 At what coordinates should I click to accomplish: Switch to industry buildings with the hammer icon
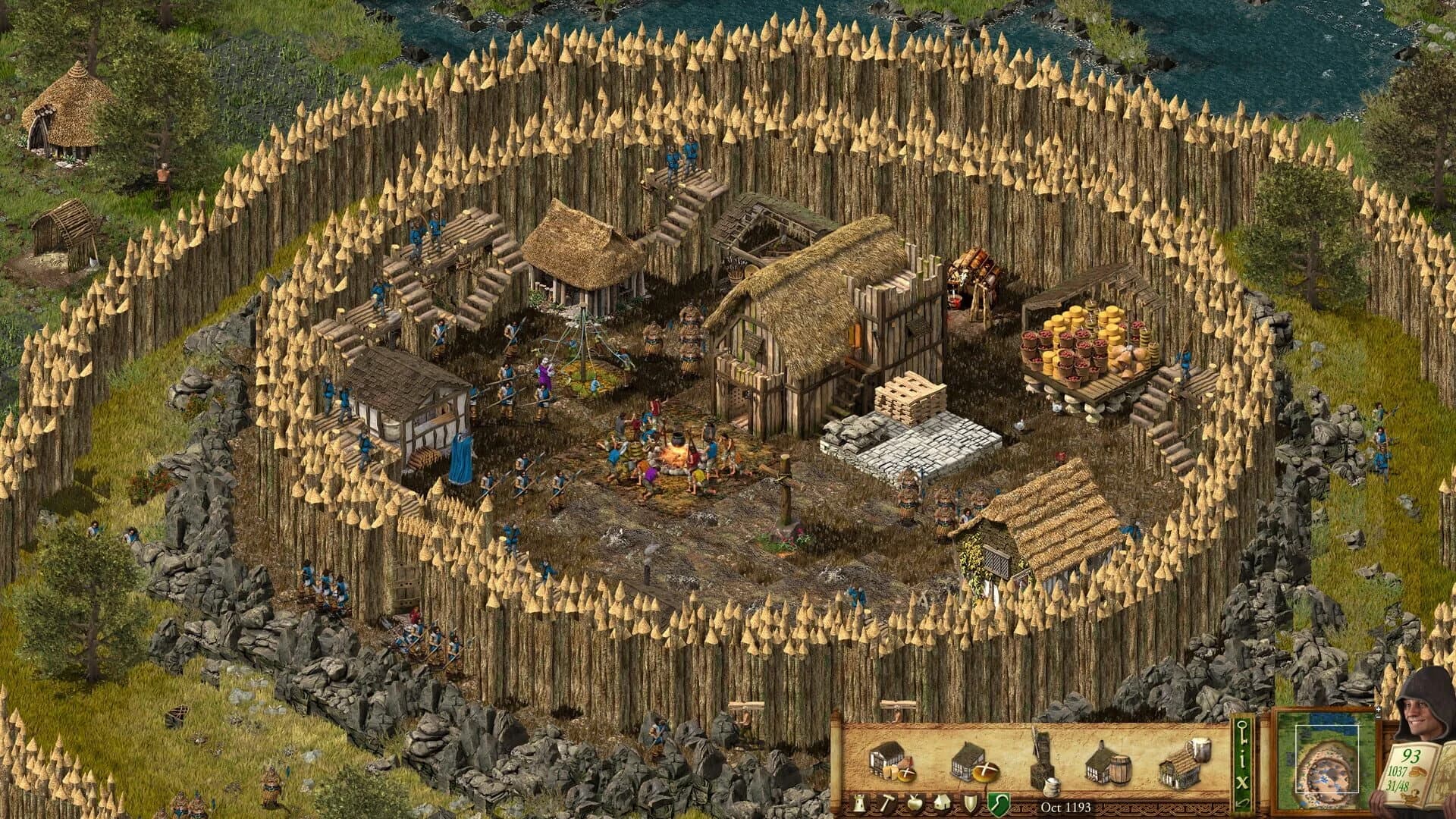(x=887, y=802)
